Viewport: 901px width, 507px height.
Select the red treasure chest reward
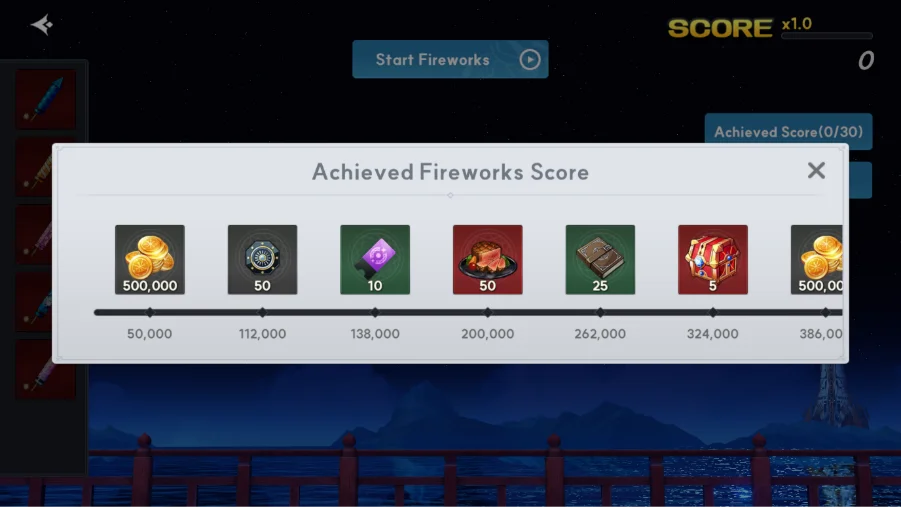(x=712, y=259)
